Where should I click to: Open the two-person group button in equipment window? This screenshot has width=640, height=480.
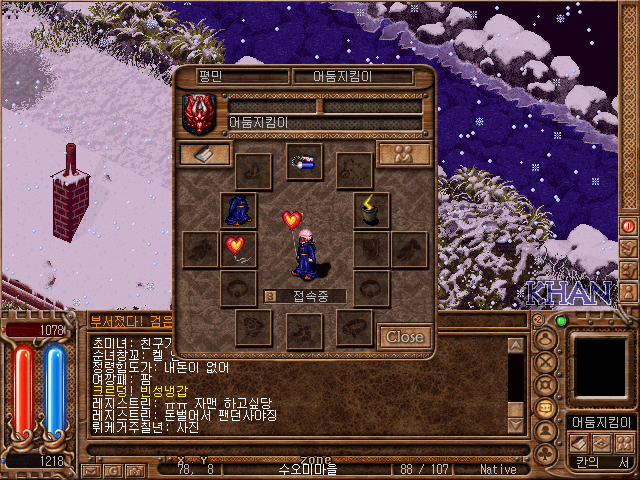pos(404,154)
